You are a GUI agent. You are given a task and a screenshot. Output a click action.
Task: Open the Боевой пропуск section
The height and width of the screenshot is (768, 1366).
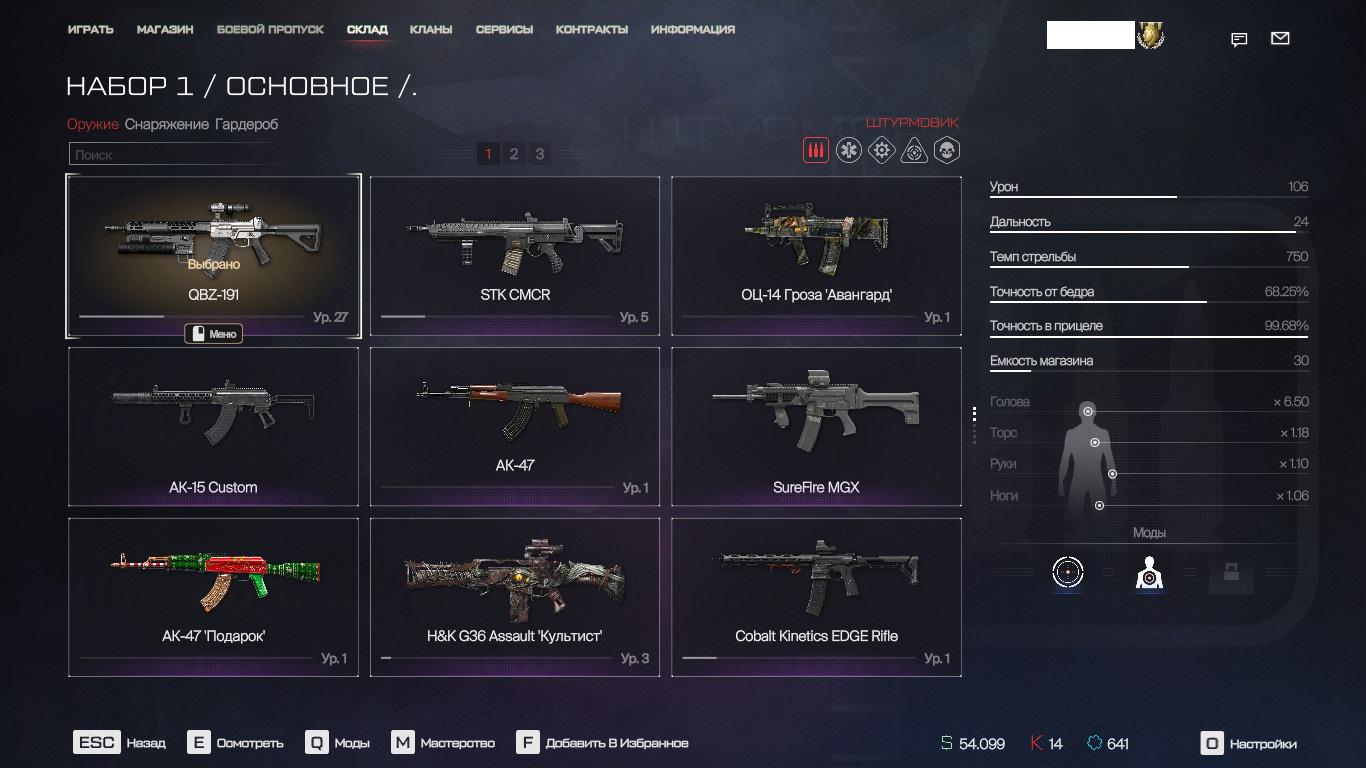(270, 30)
